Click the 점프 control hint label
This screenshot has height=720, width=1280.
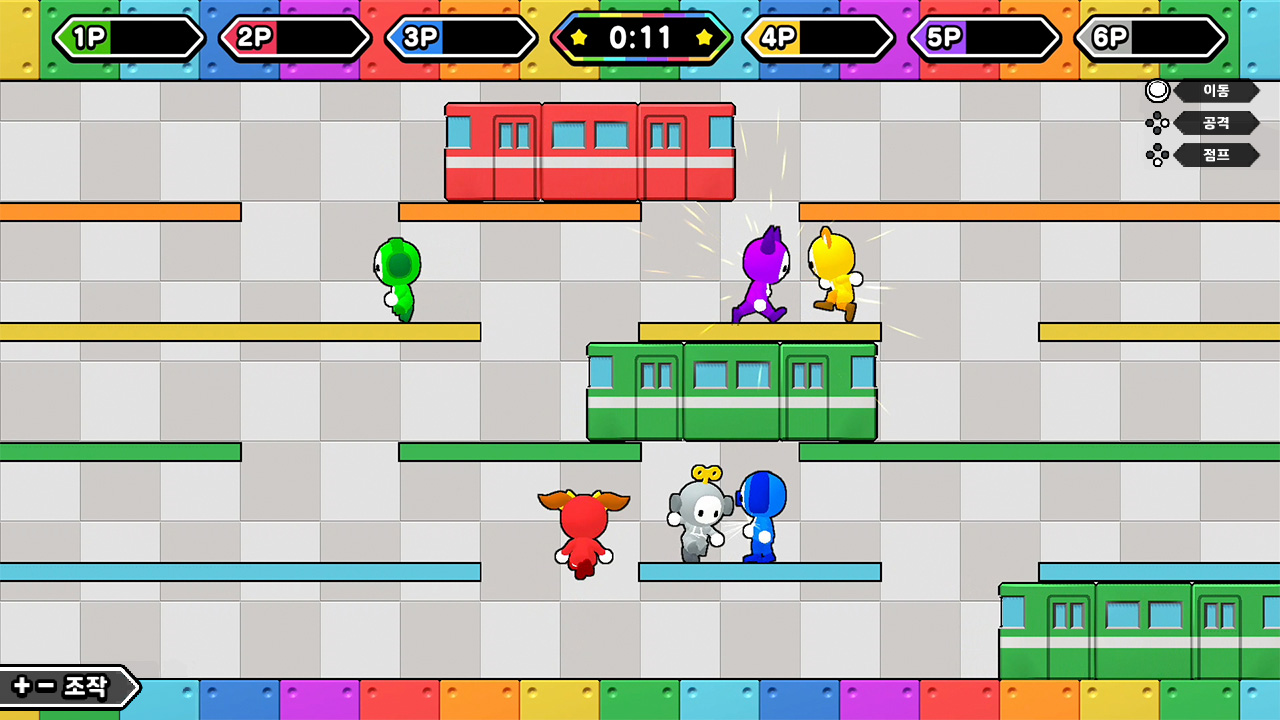click(x=1218, y=155)
